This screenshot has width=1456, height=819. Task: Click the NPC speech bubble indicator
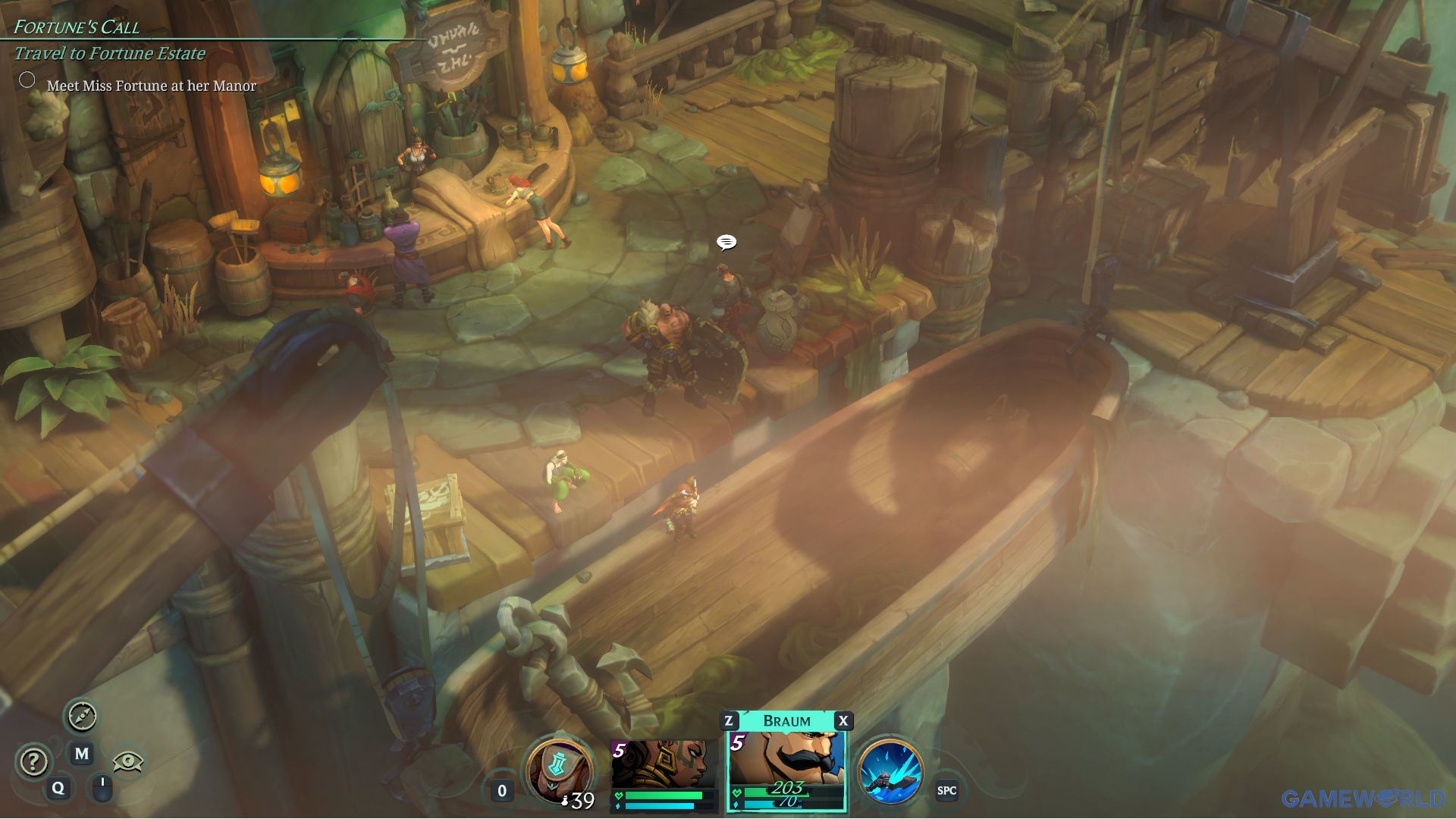click(726, 242)
